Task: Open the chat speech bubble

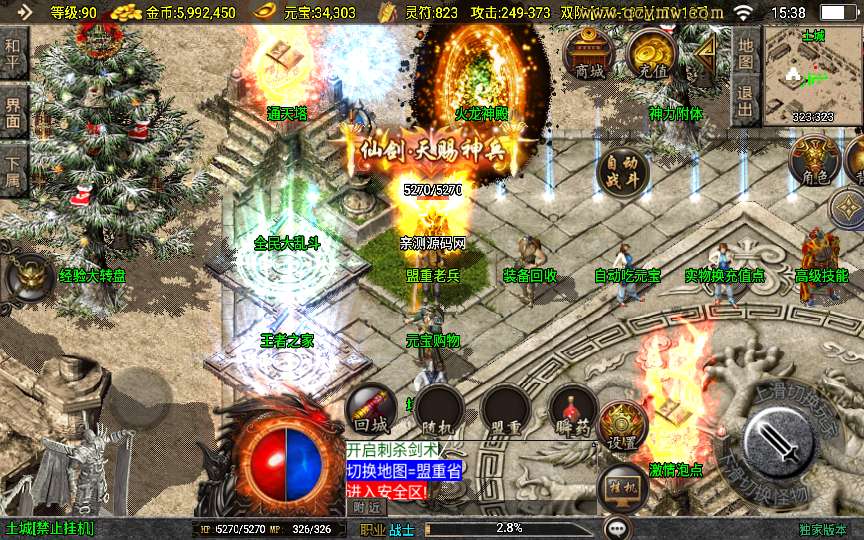Action: (x=617, y=528)
